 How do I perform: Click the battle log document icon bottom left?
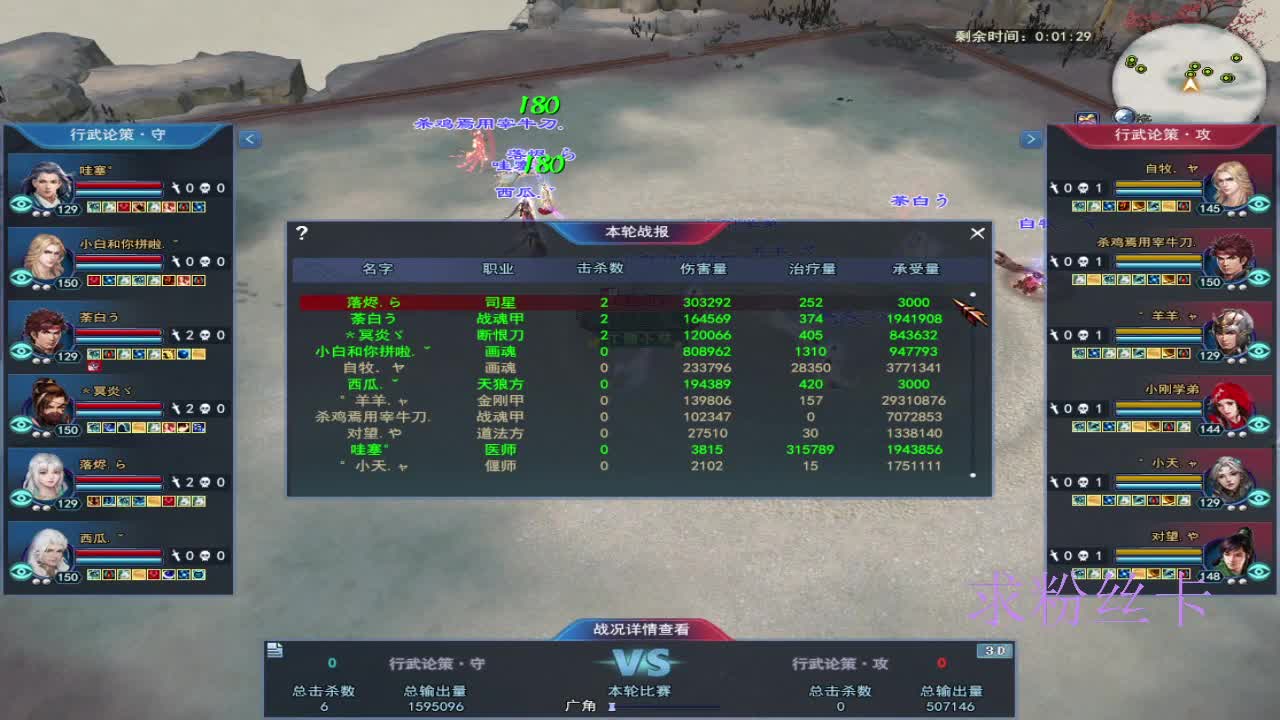click(x=273, y=652)
